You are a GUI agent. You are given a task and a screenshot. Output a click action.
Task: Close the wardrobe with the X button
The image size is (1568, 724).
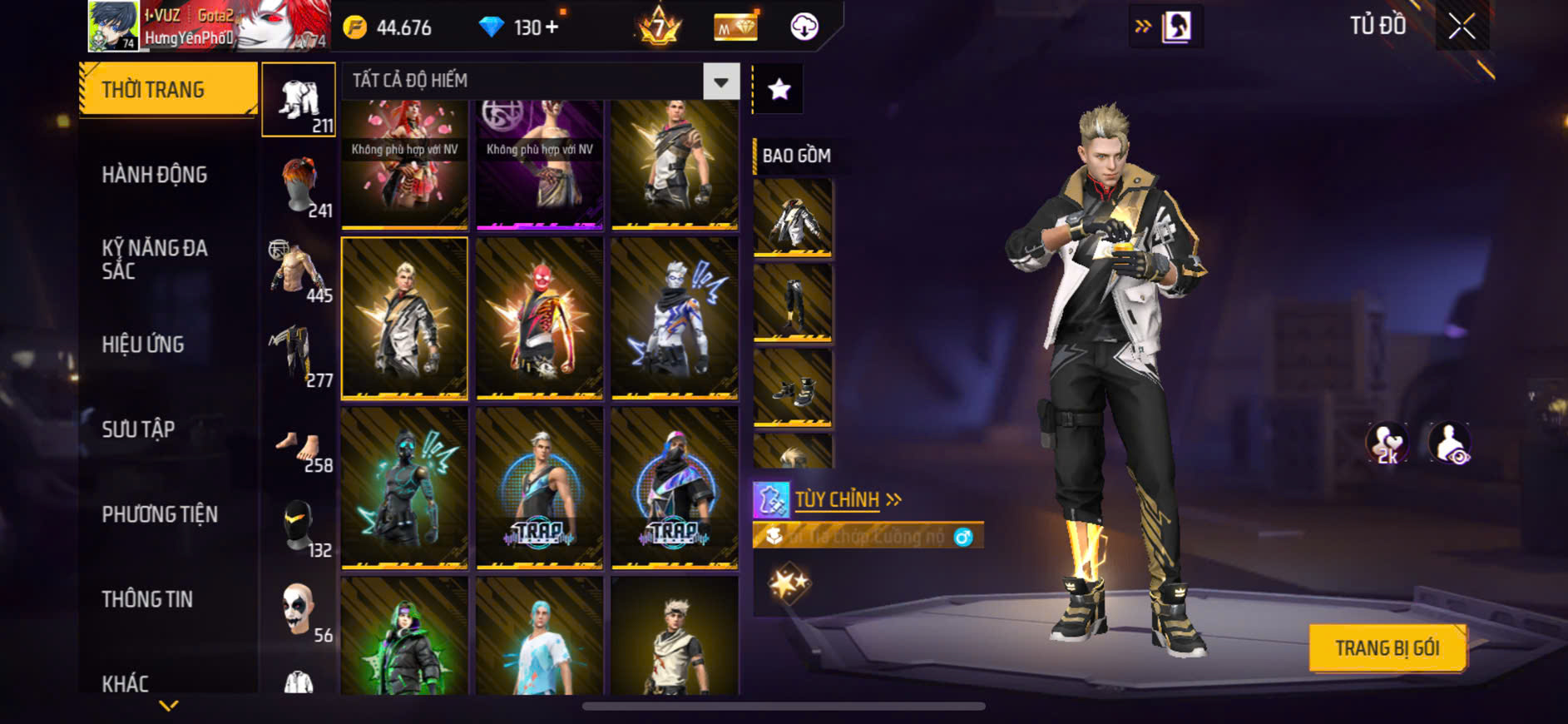tap(1462, 27)
